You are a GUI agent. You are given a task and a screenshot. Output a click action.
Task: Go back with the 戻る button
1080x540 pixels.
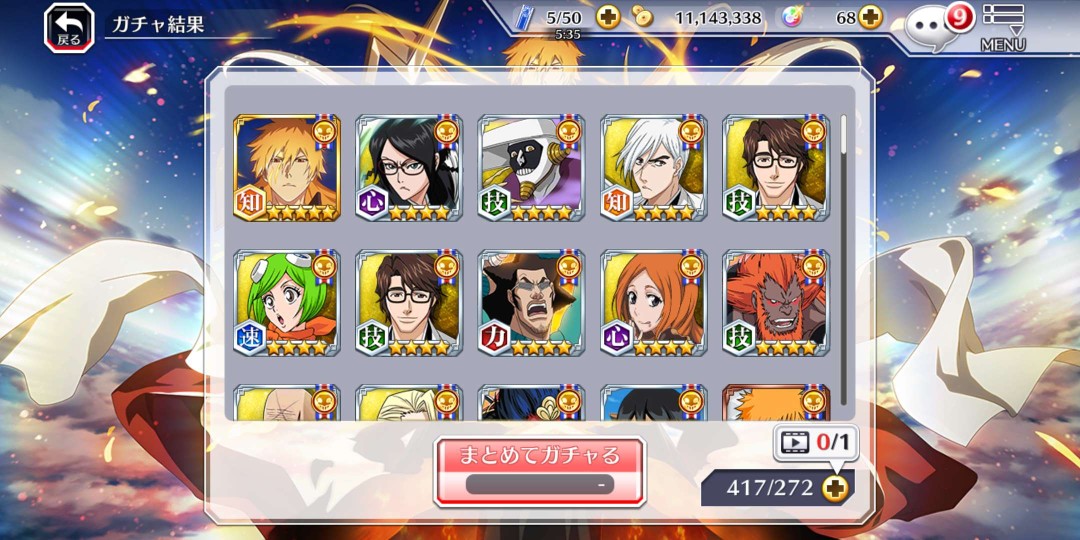69,27
